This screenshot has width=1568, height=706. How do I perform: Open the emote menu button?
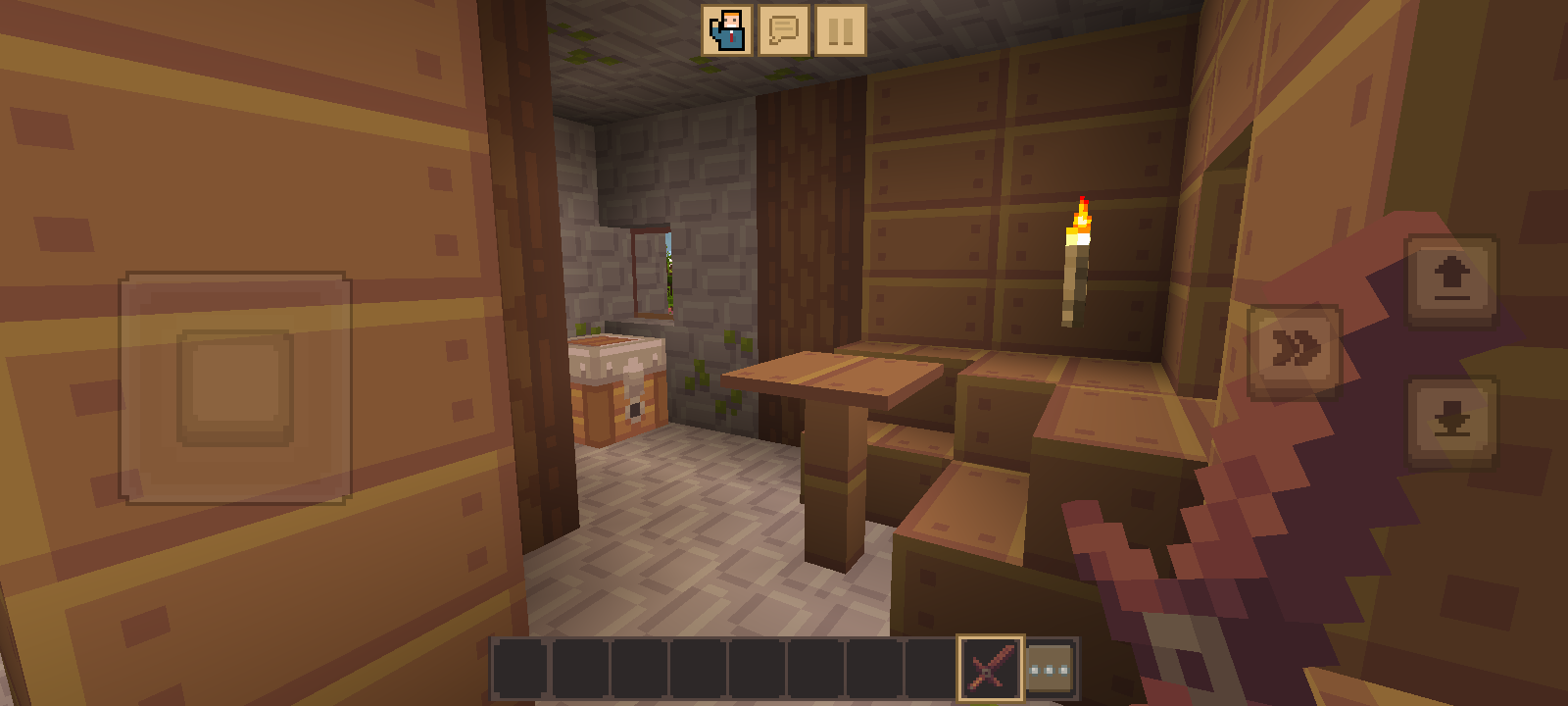727,30
